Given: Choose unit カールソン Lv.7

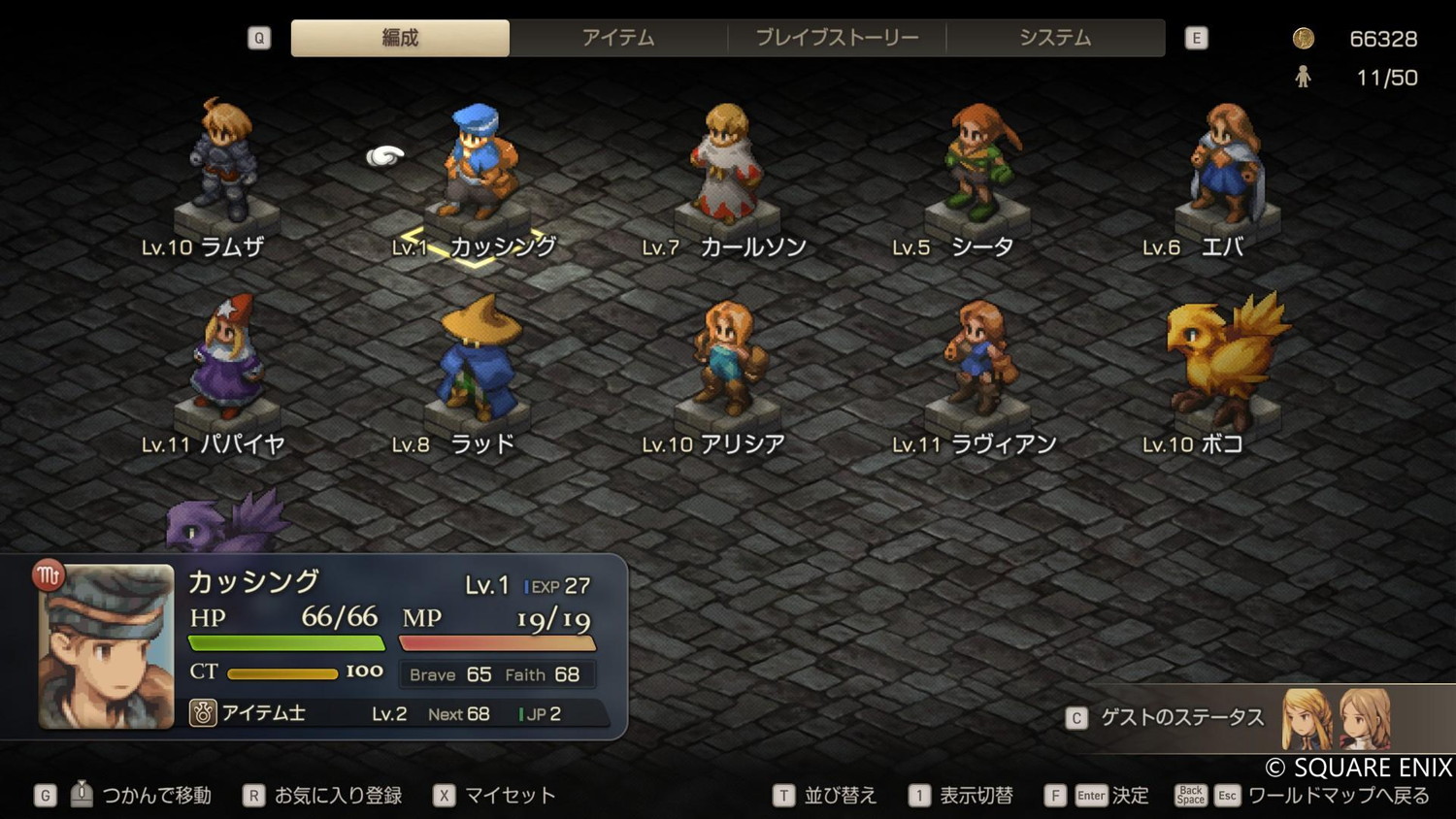Looking at the screenshot, I should click(x=727, y=165).
